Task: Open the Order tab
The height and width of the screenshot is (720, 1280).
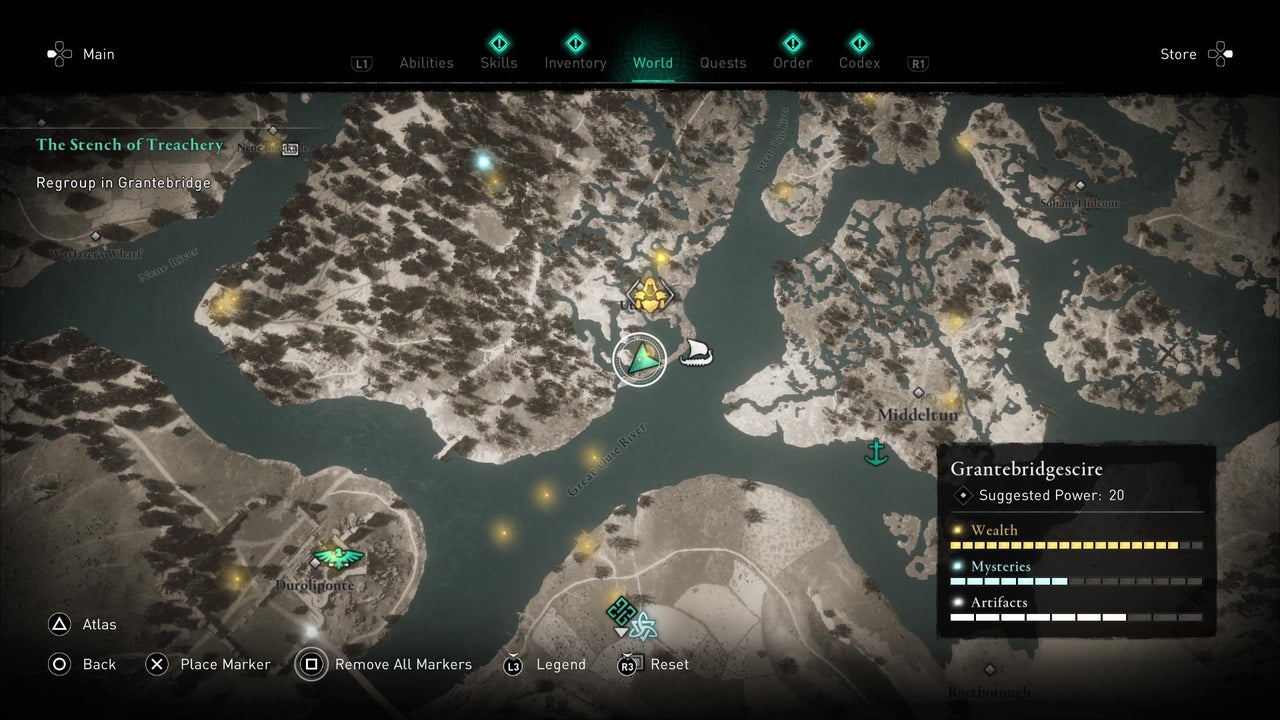Action: point(792,63)
